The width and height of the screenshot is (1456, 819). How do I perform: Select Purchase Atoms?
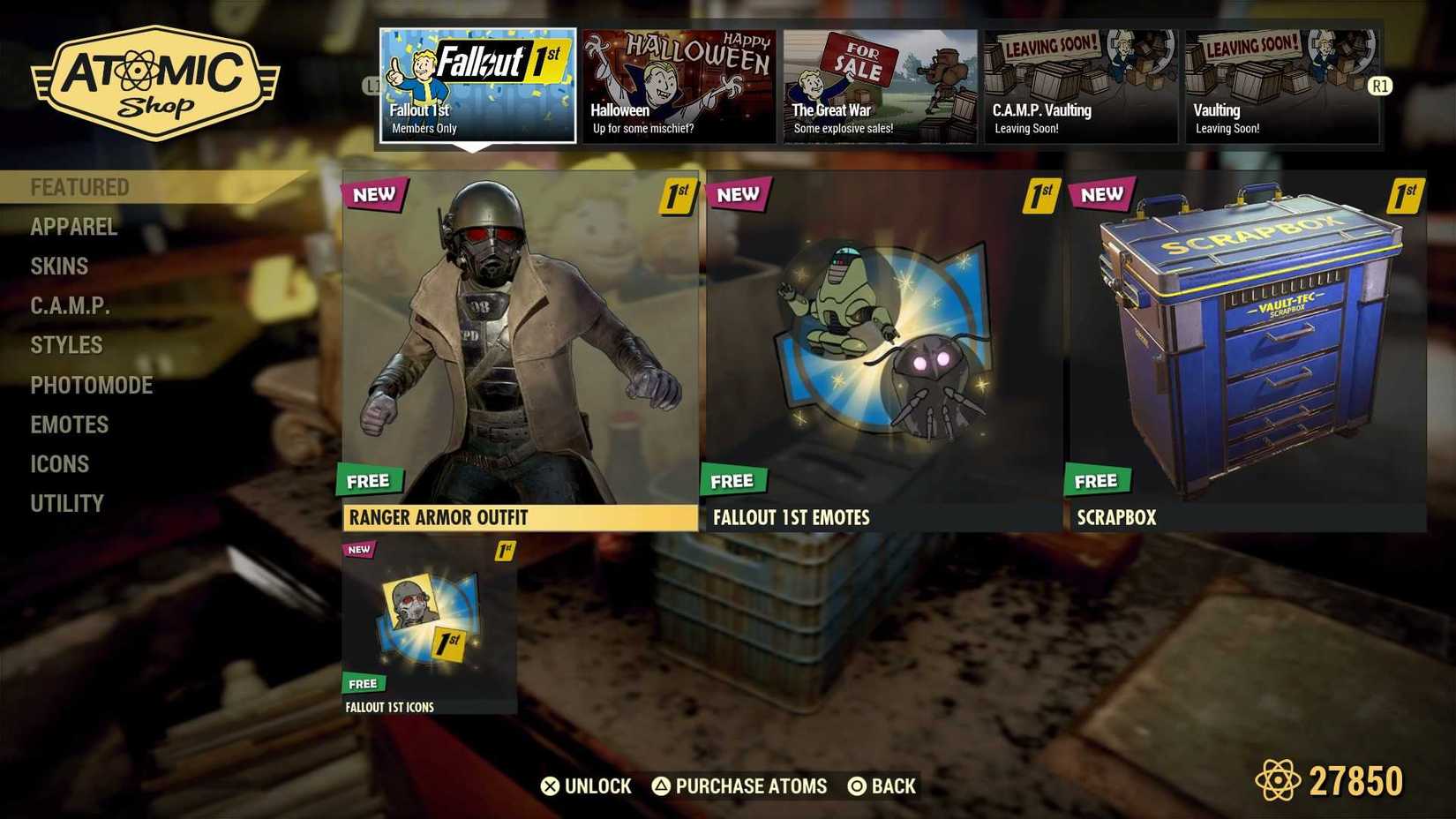click(x=739, y=785)
